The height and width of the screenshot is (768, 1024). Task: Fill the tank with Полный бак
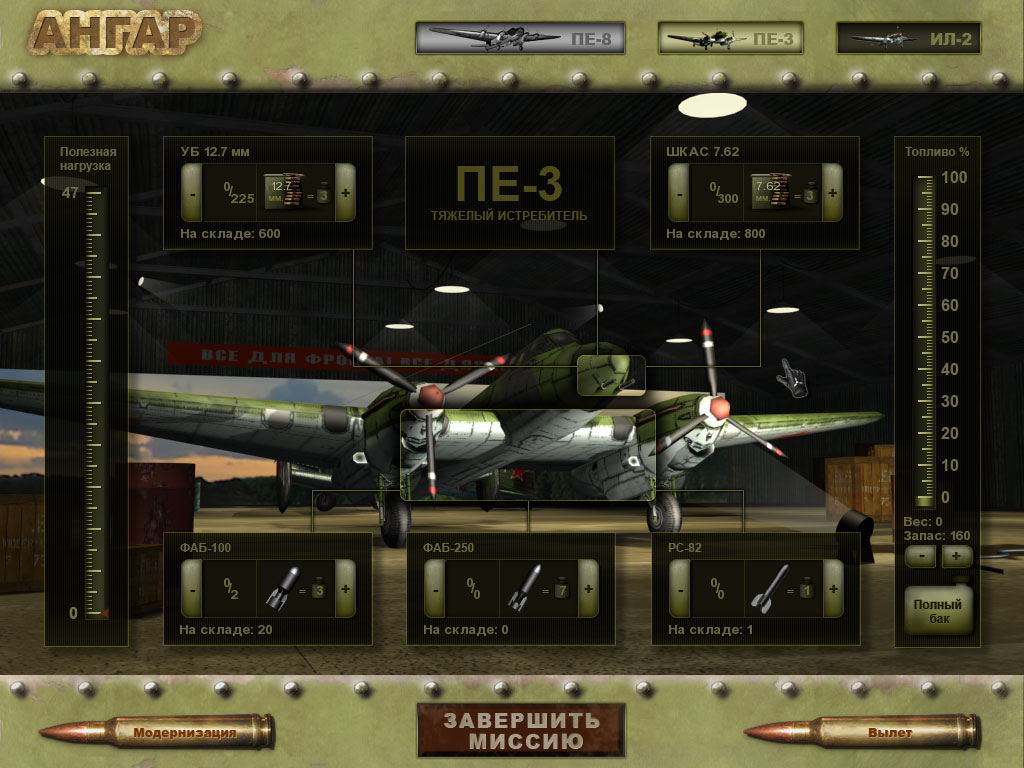coord(937,611)
